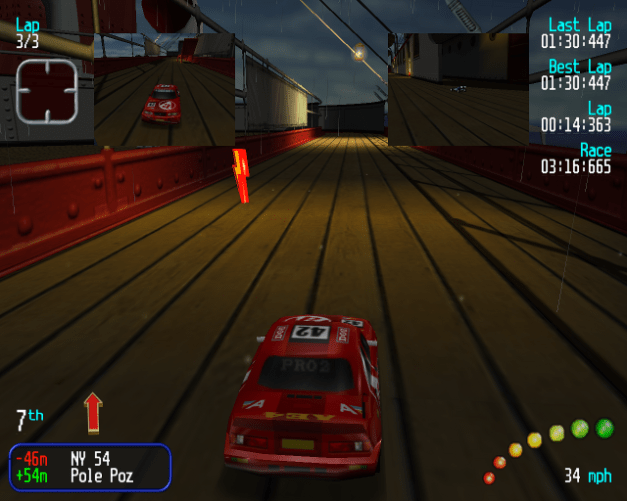Select the rear-view camera panel showing red car

tap(164, 90)
